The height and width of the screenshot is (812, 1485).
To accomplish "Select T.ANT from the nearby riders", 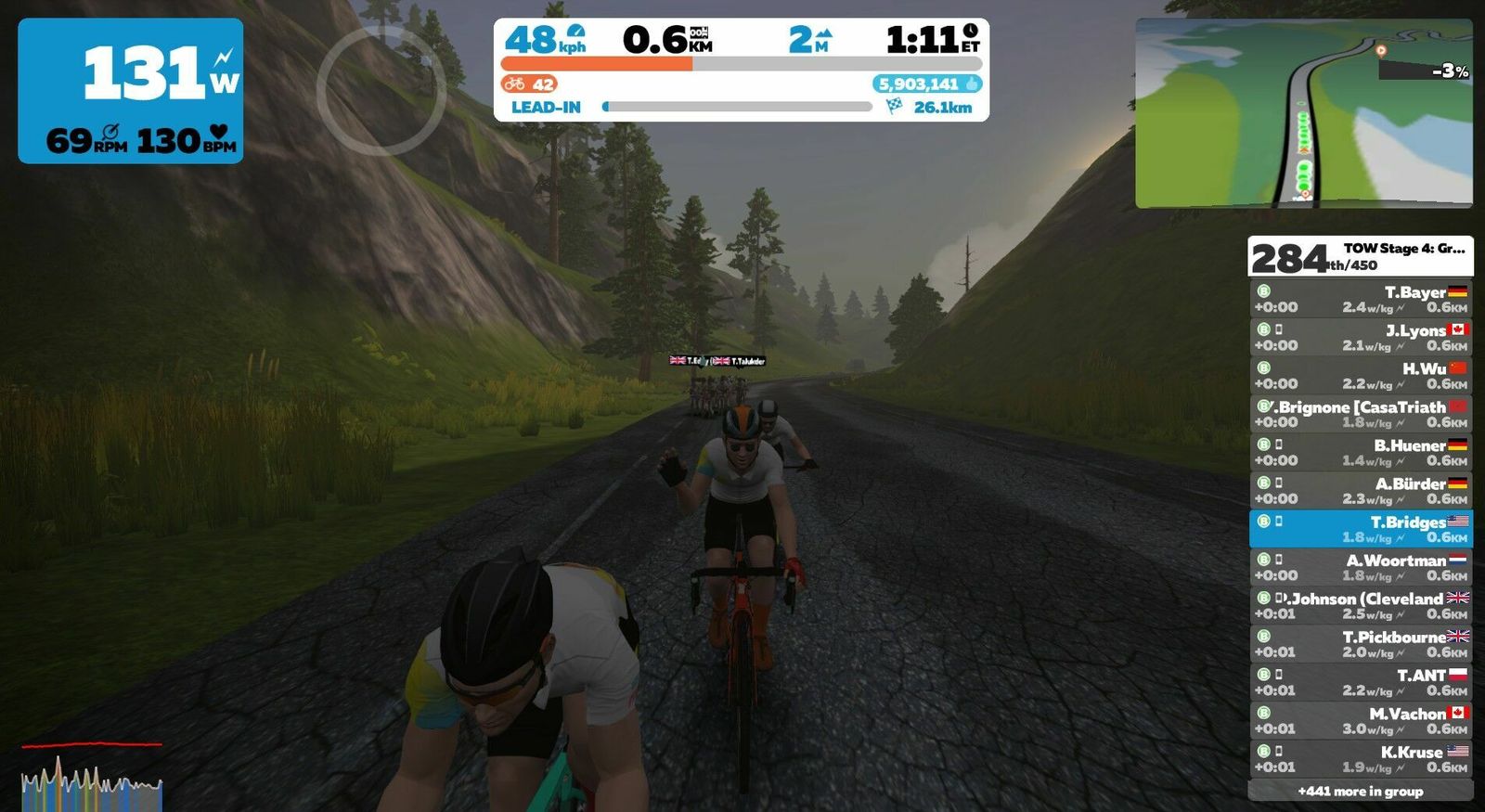I will click(x=1360, y=682).
